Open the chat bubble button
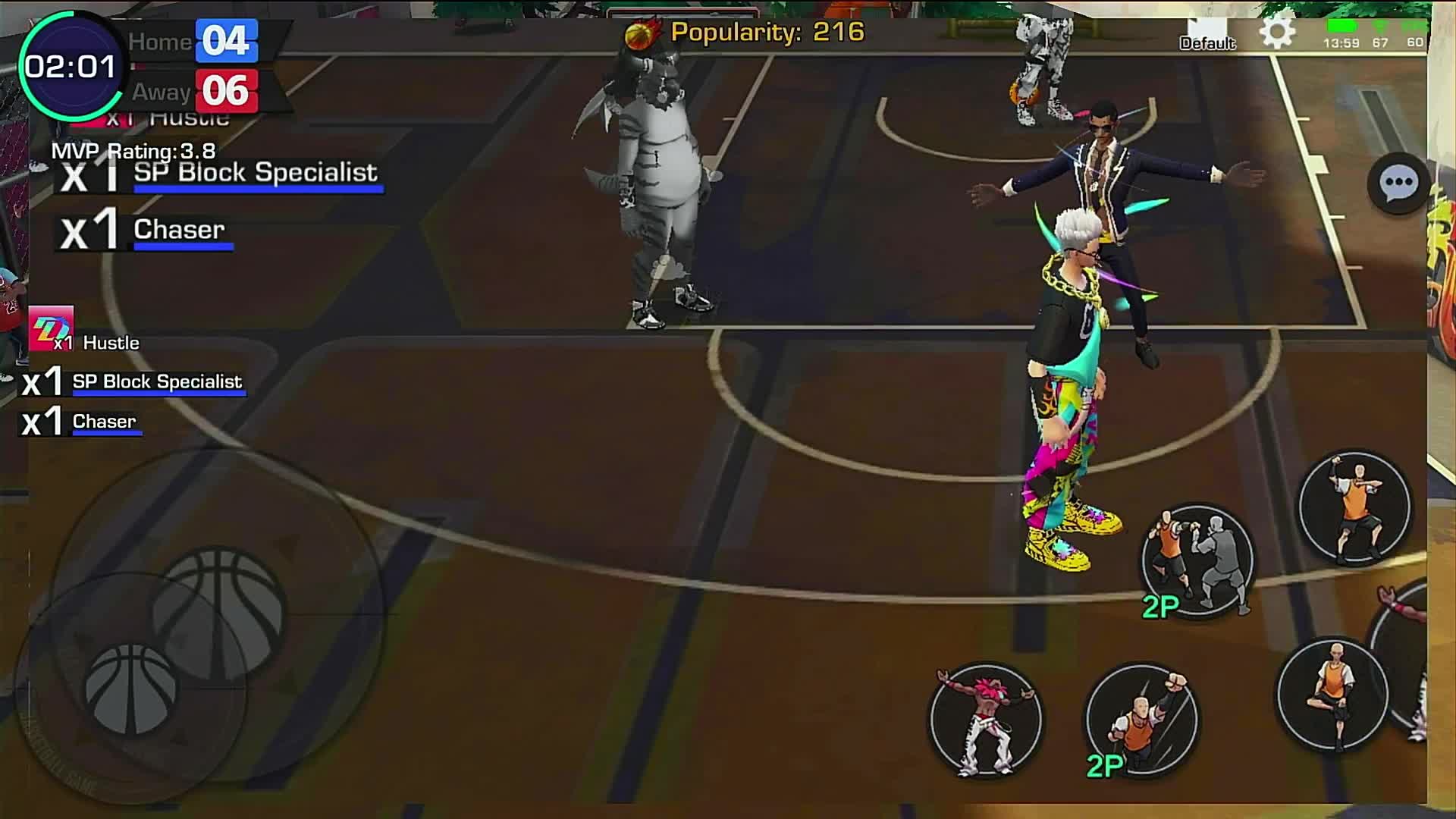This screenshot has height=819, width=1456. [1397, 183]
